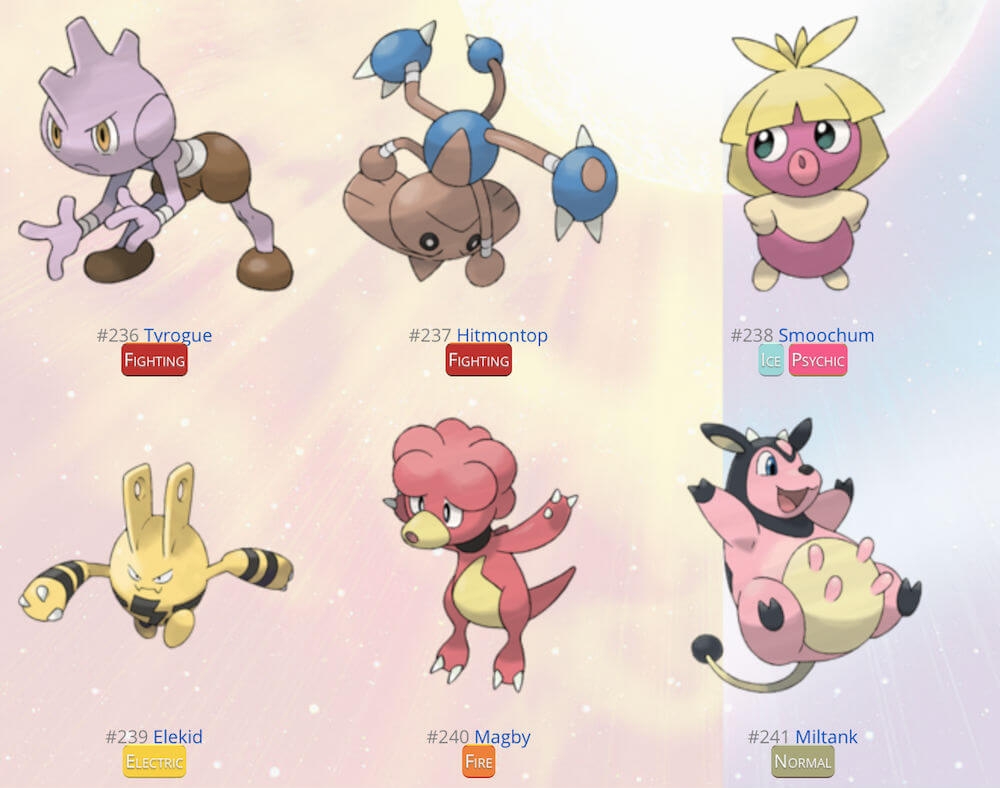Select Smoochum's Ice type badge

click(770, 360)
